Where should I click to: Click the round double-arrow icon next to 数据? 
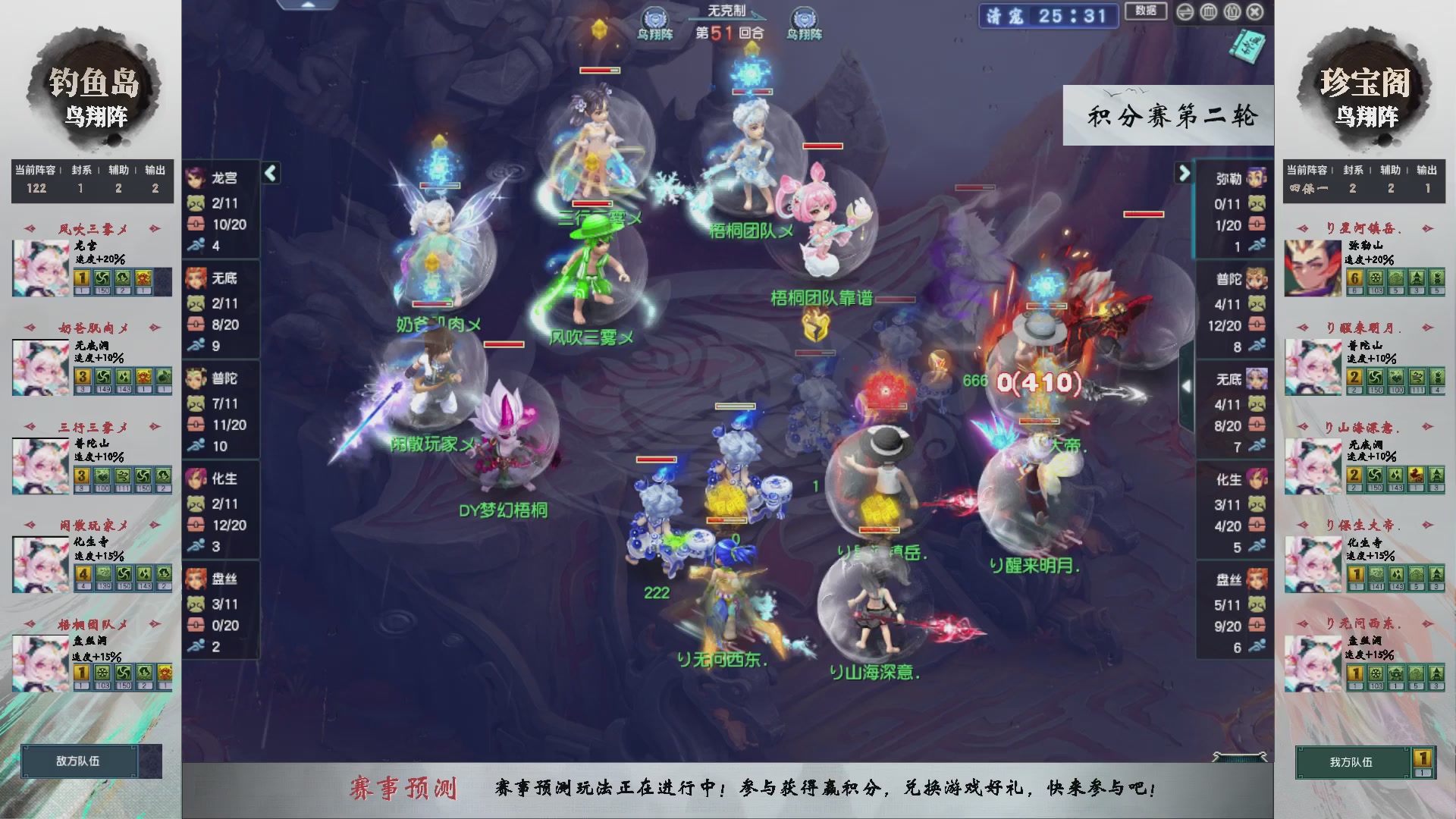pyautogui.click(x=1185, y=12)
